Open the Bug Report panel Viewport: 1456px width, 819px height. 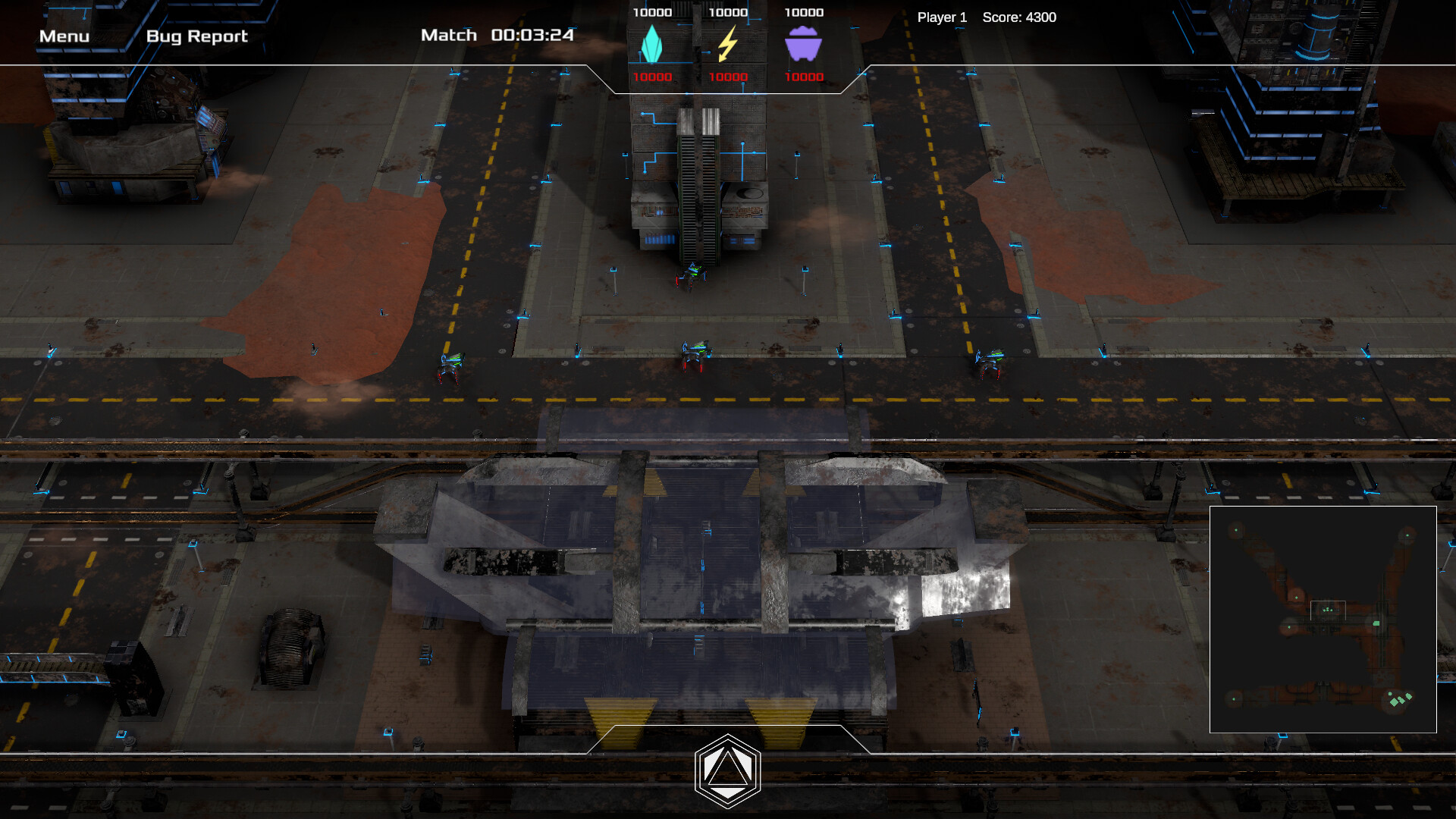tap(197, 36)
